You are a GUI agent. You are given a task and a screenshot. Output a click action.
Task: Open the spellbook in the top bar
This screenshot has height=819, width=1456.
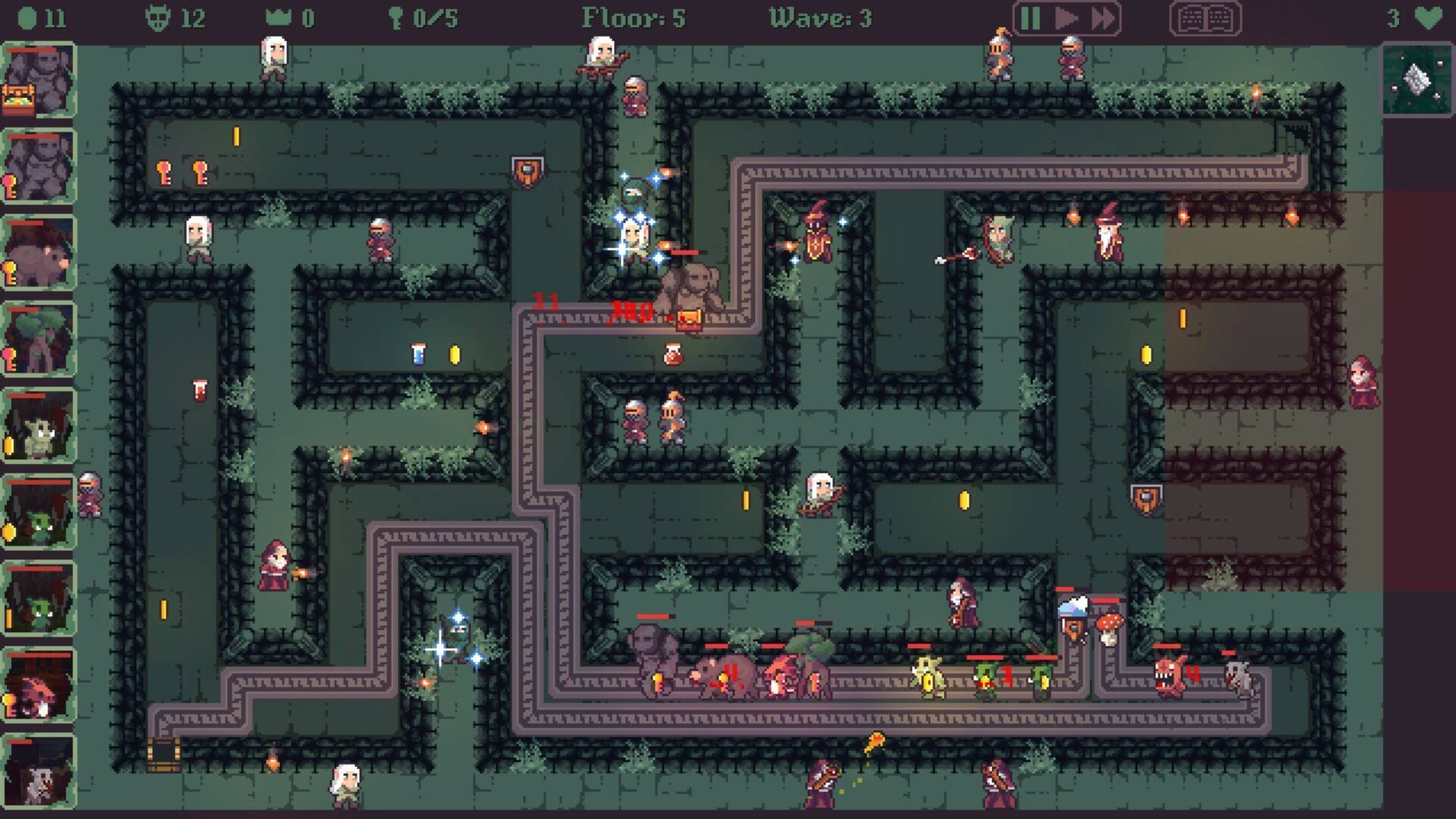(1206, 17)
